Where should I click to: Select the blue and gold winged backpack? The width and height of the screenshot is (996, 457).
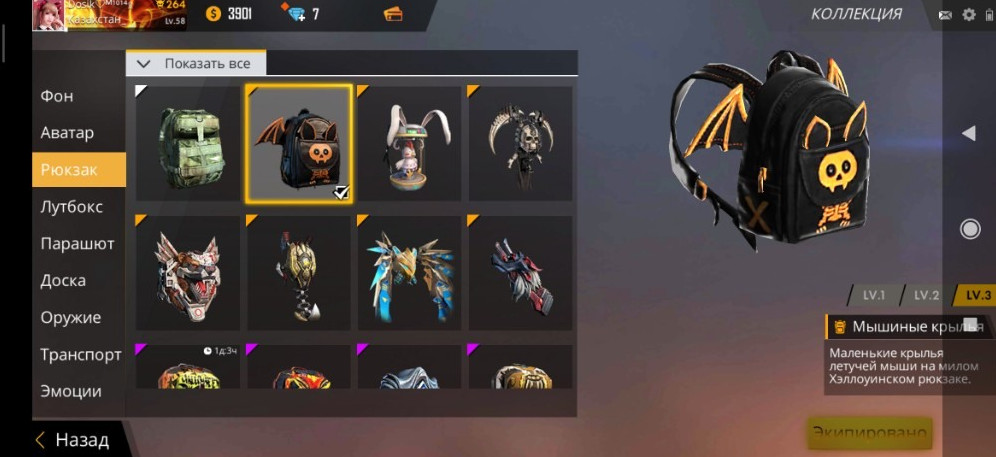pyautogui.click(x=409, y=272)
